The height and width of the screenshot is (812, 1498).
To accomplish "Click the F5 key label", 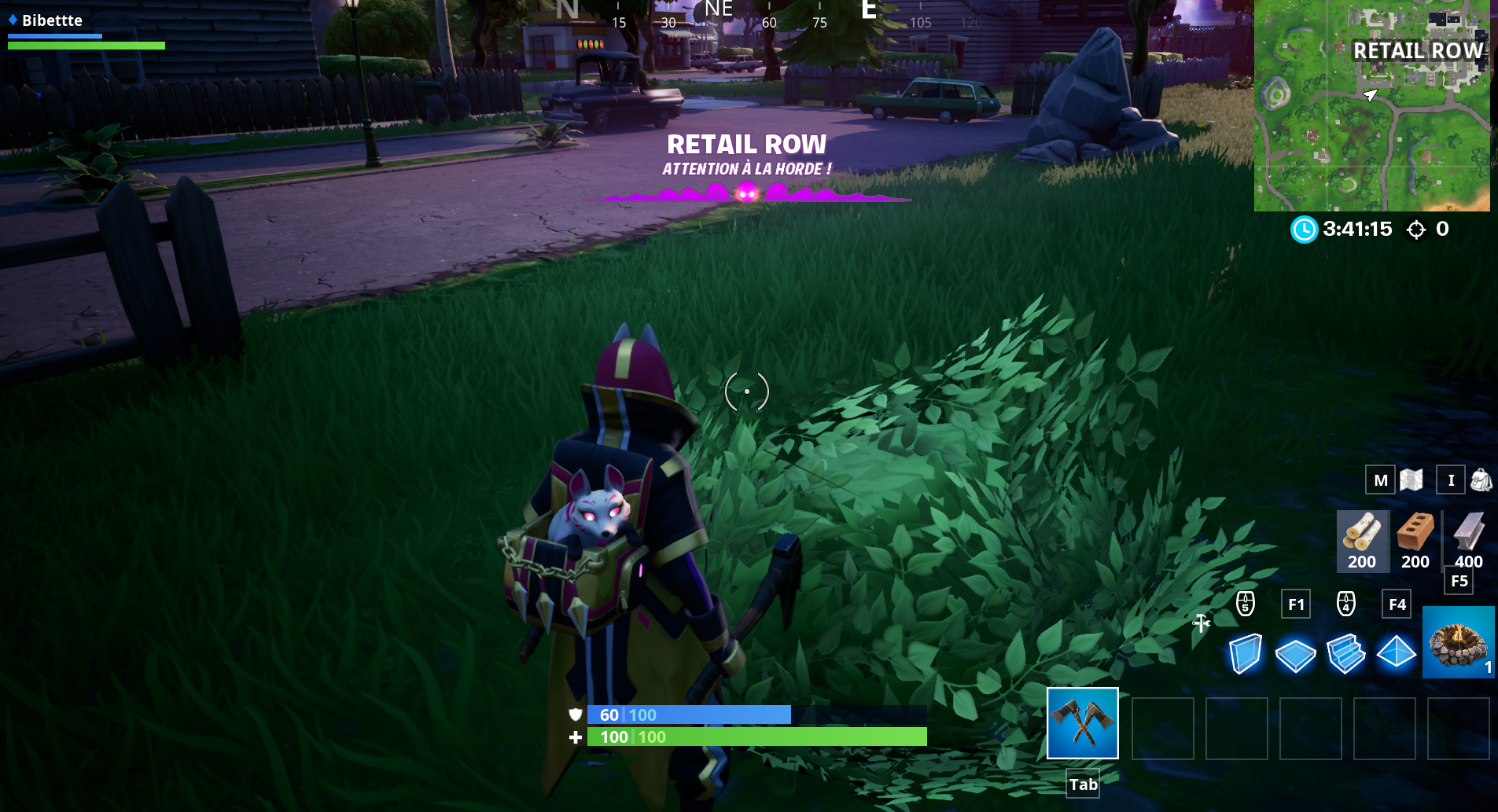I will tap(1459, 582).
